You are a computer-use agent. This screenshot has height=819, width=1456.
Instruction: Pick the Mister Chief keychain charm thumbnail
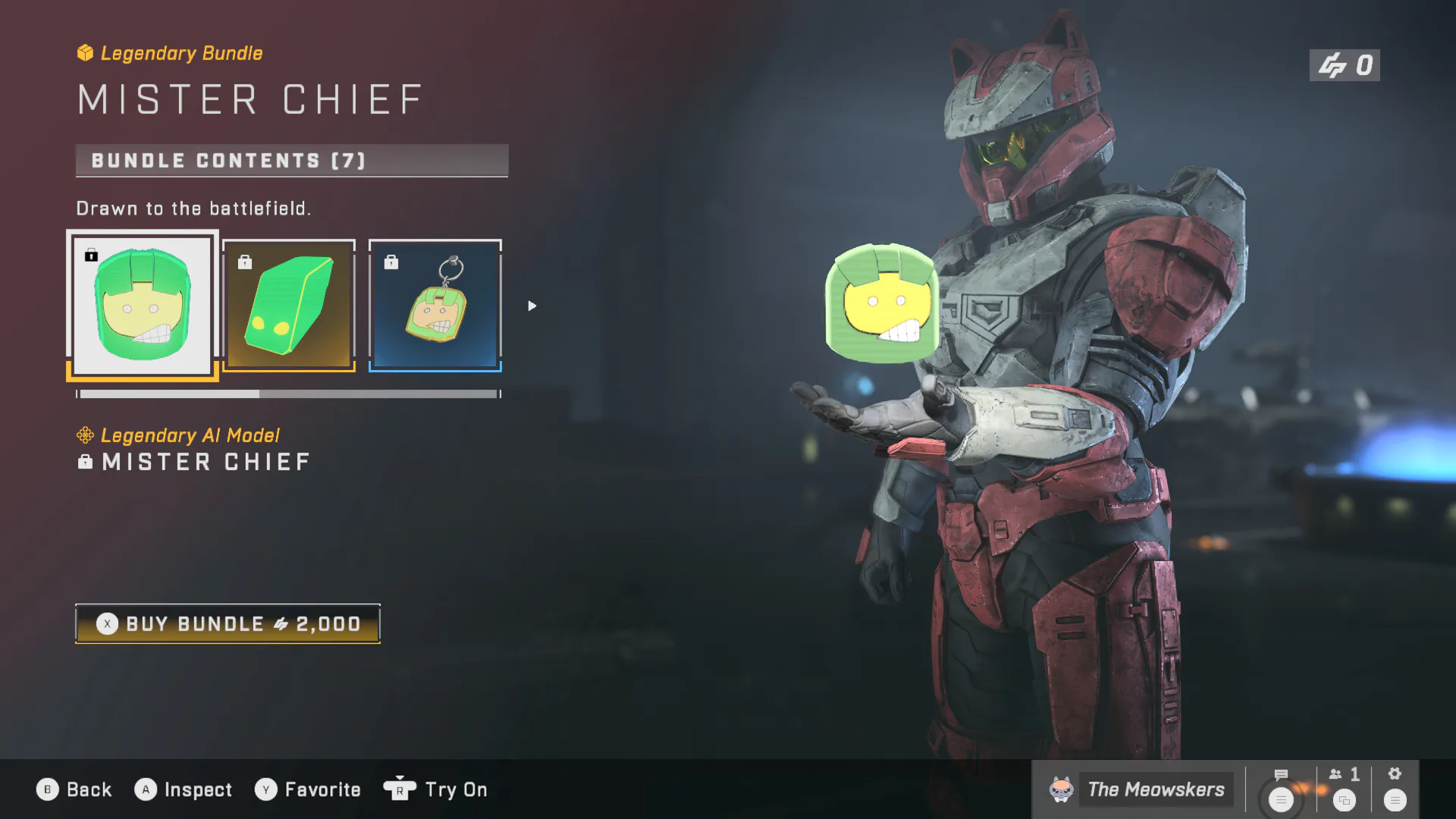point(435,305)
